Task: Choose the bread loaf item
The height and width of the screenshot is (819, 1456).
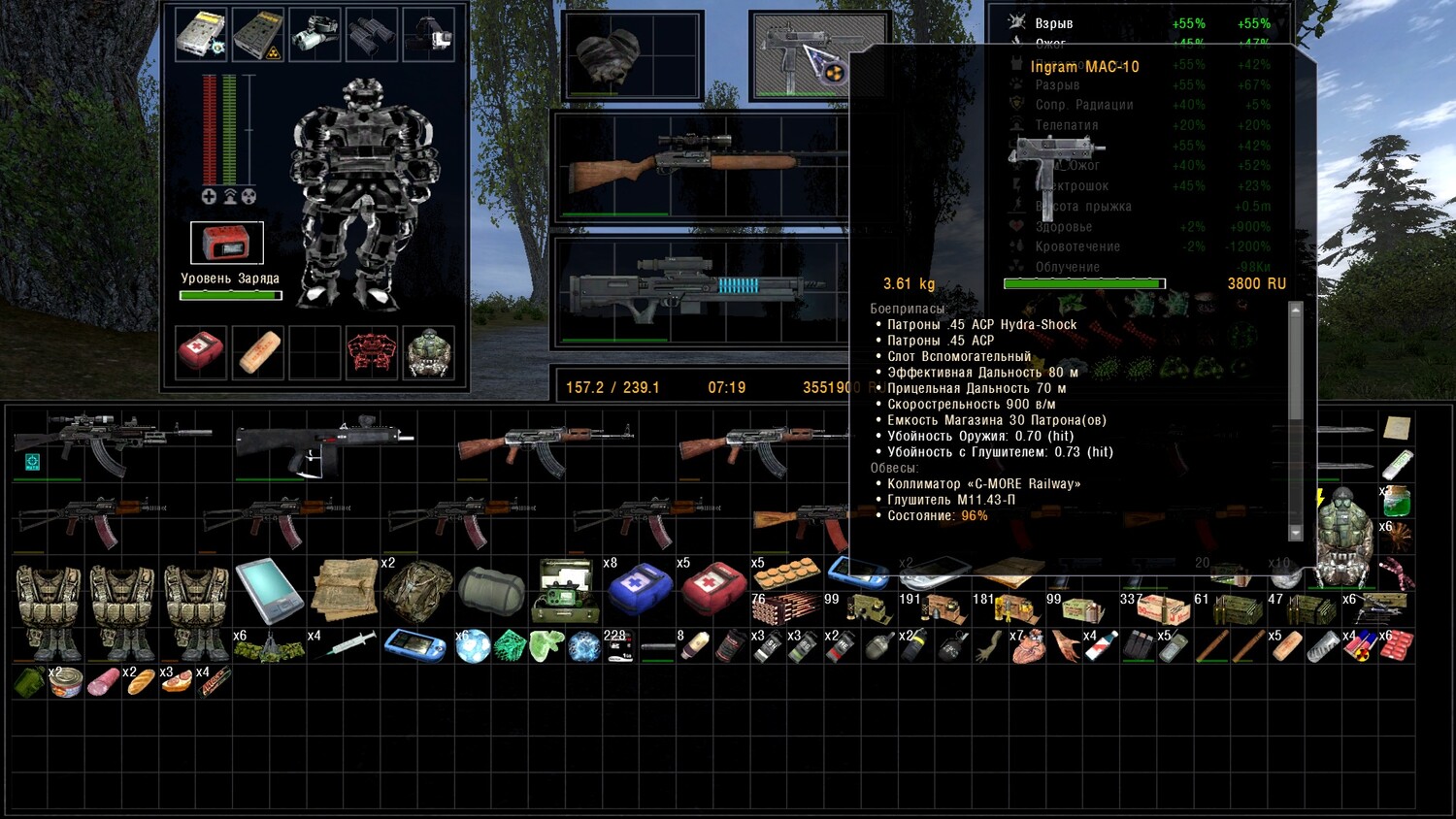Action: (x=141, y=682)
